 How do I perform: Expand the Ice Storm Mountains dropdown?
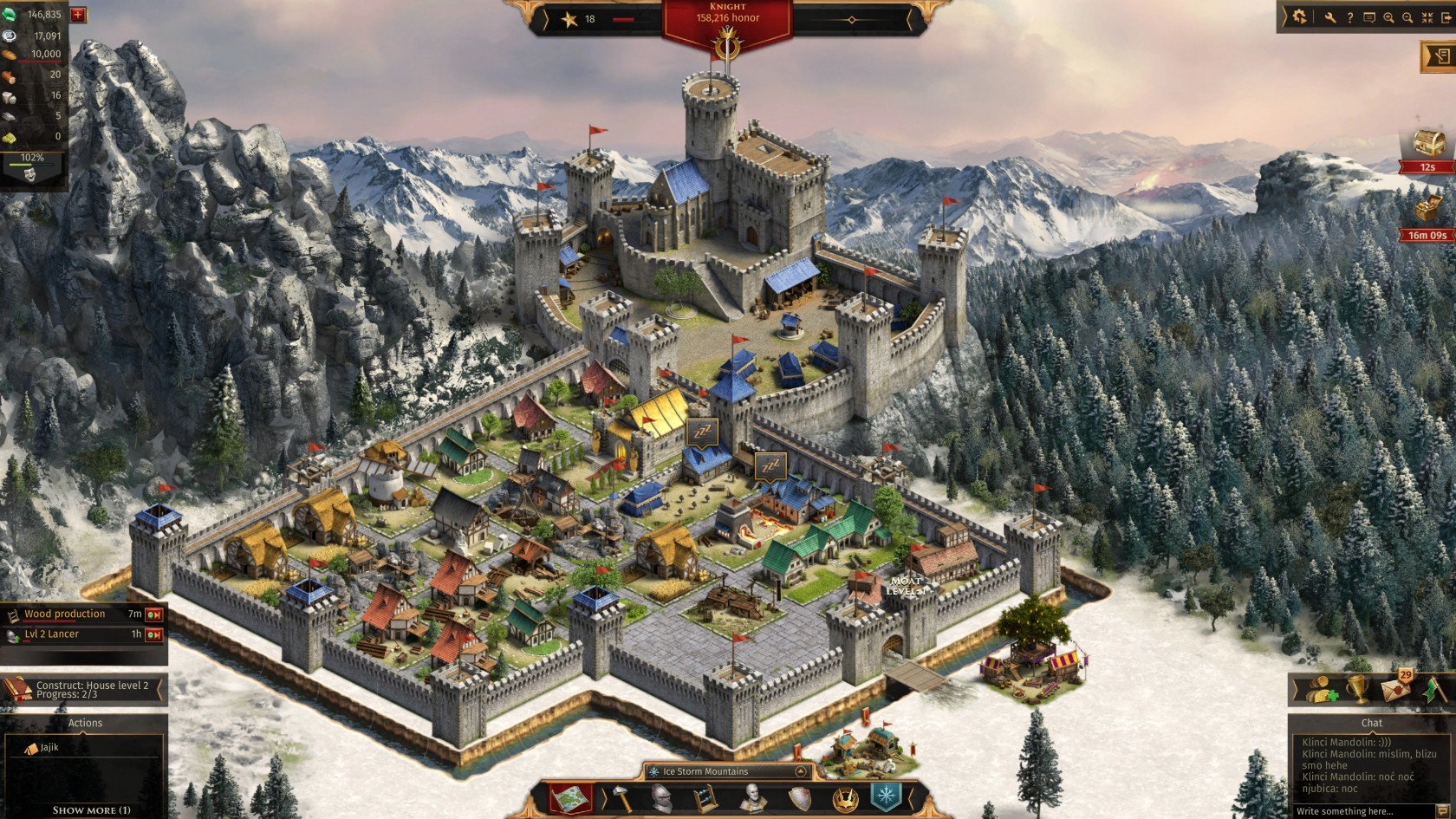pos(801,771)
